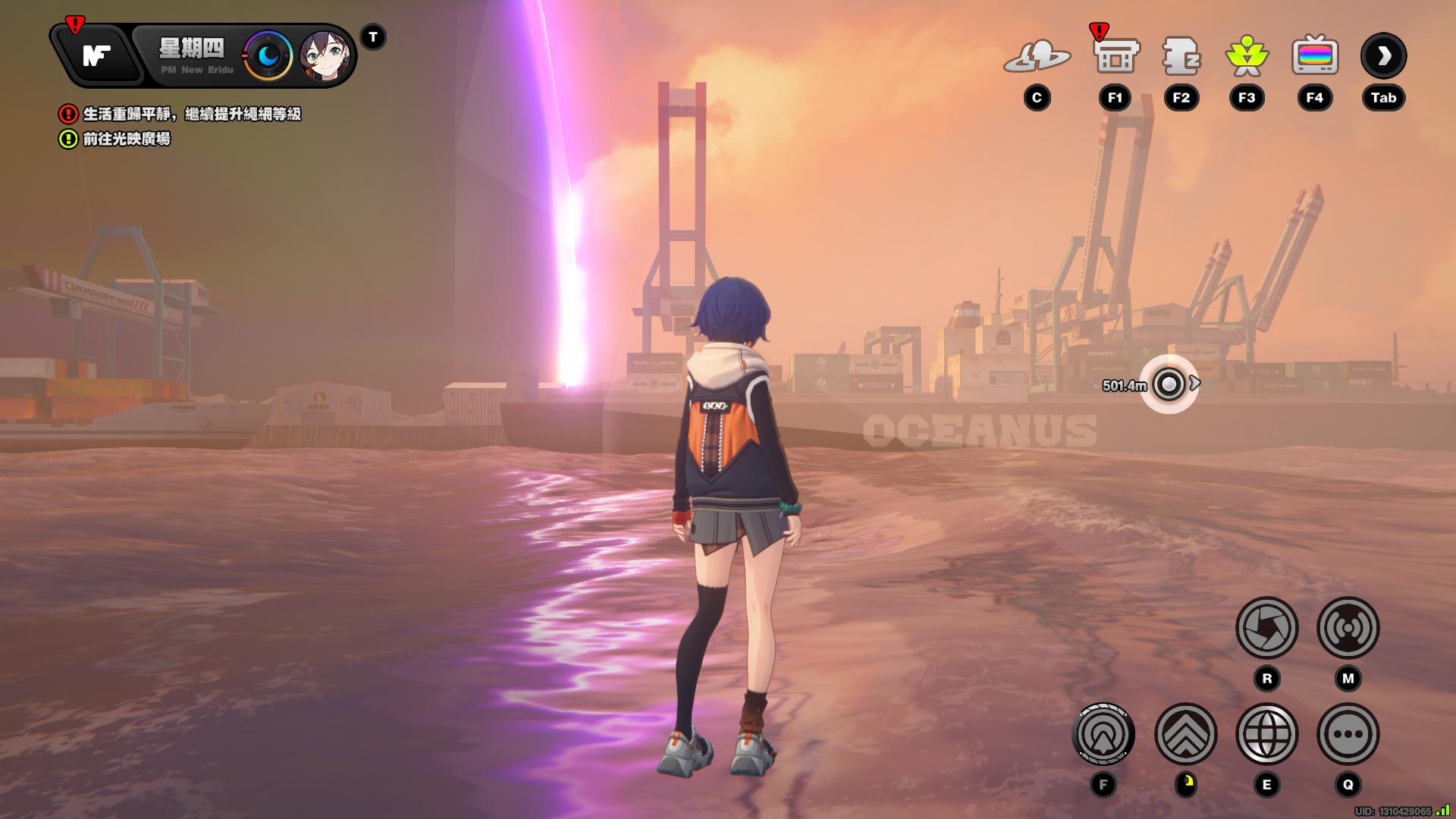Open the globe network button

click(1266, 734)
